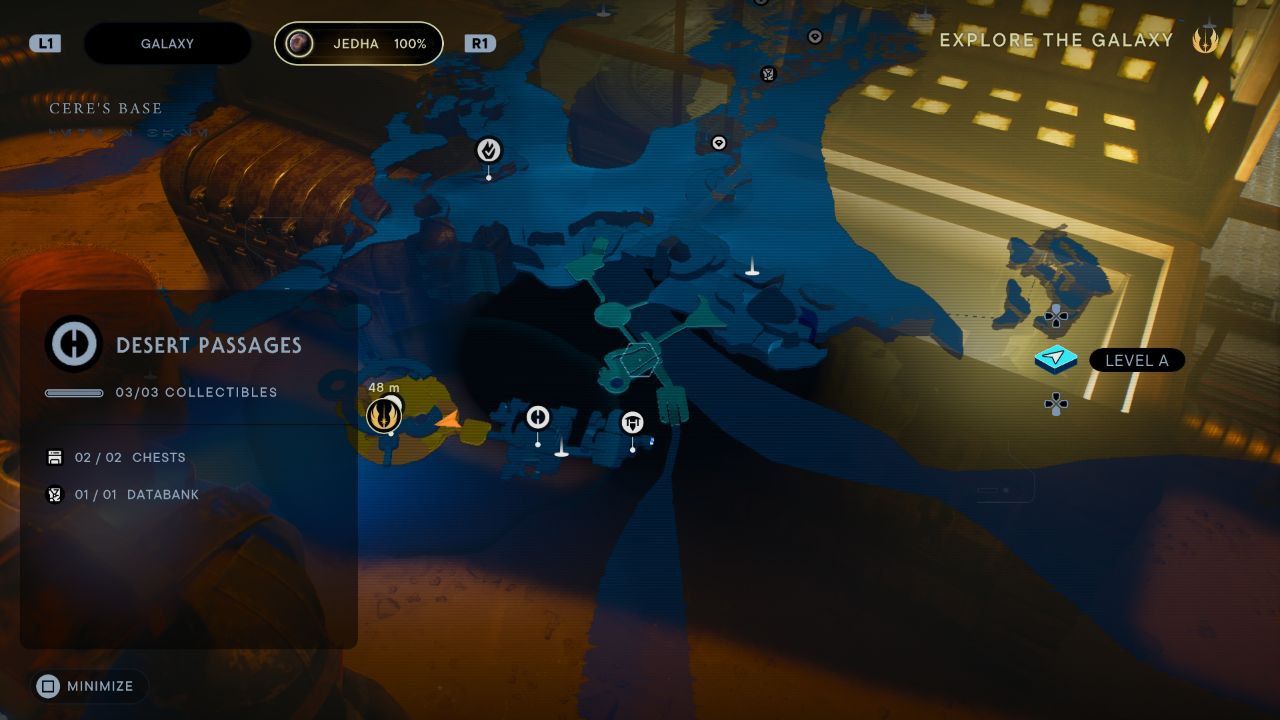Open the Level A layer selector
This screenshot has height=720, width=1280.
pyautogui.click(x=1138, y=360)
